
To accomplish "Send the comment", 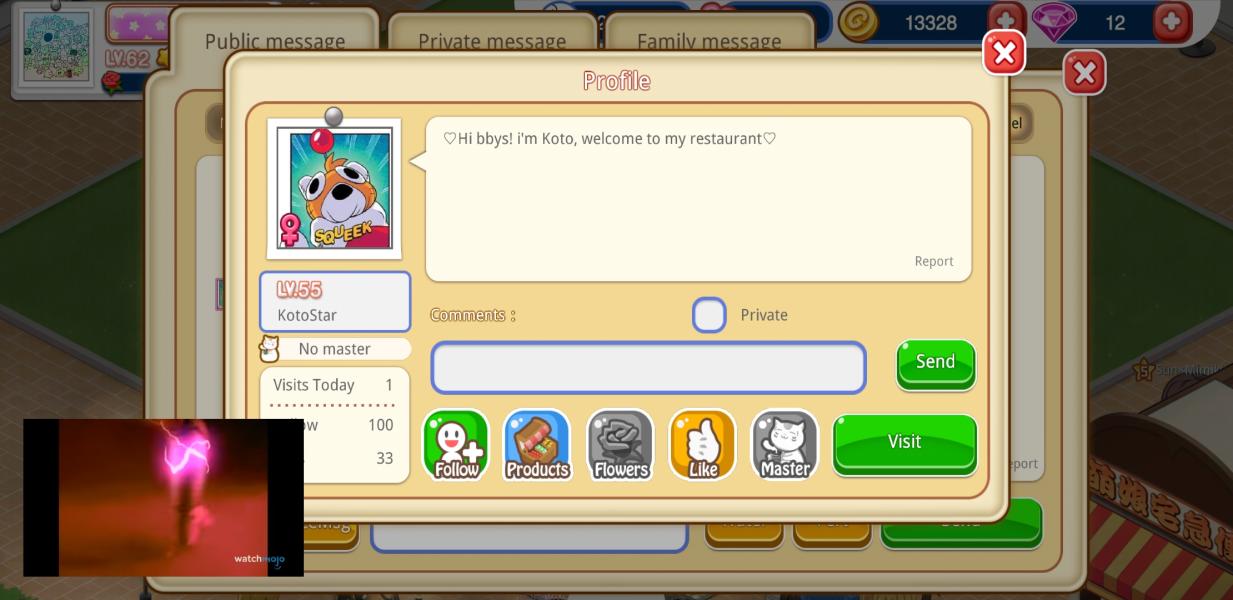I will click(x=935, y=362).
